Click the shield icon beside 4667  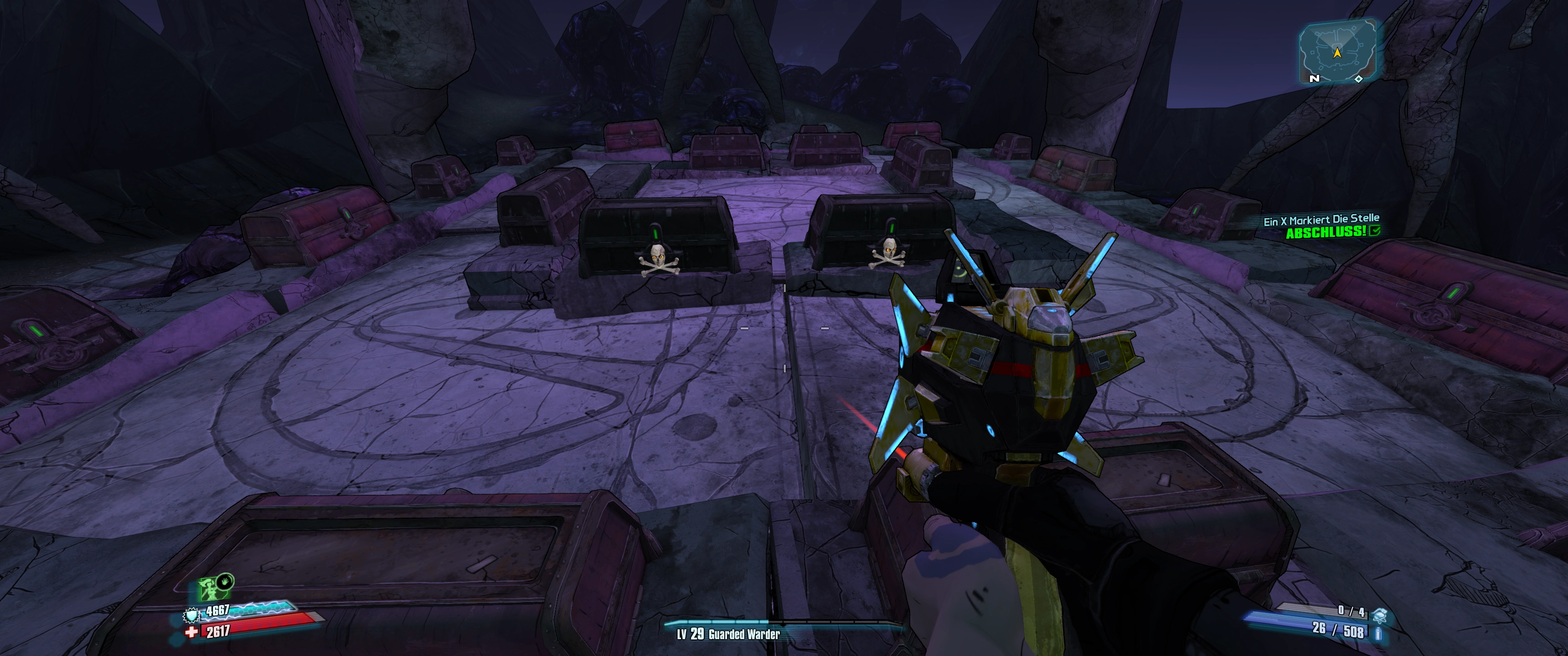point(192,615)
